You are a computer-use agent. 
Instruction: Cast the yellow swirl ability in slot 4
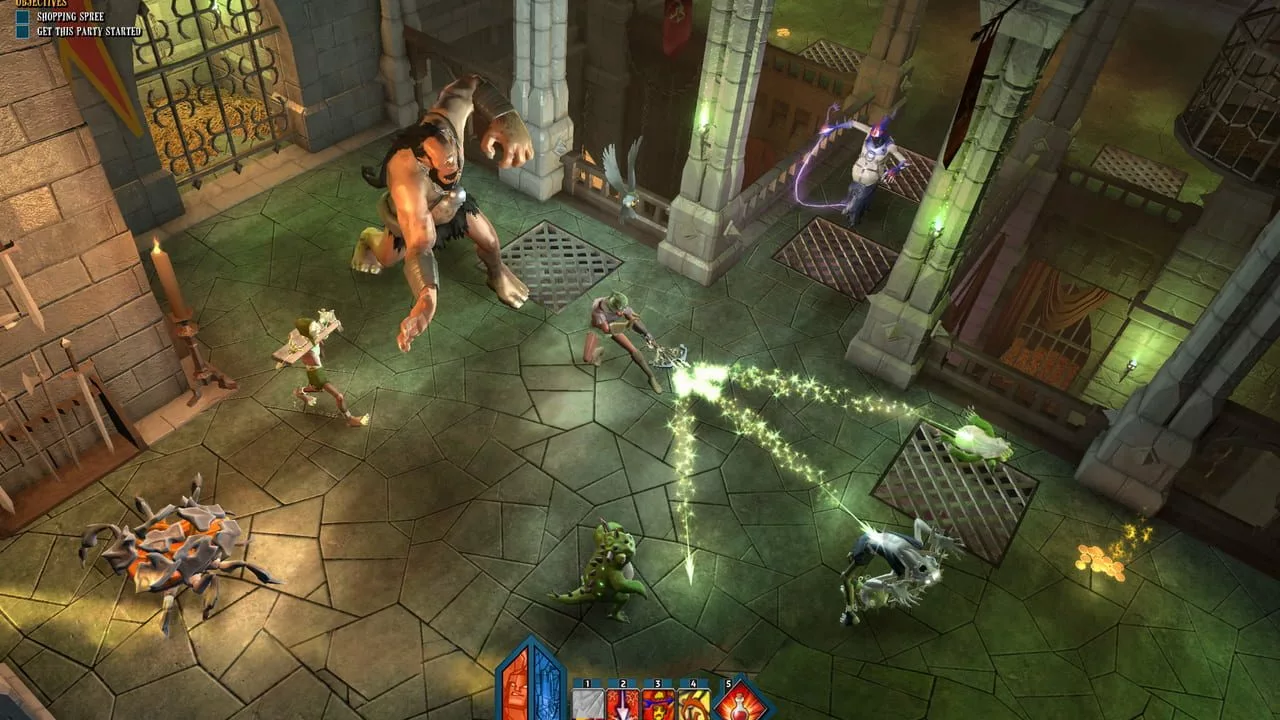coord(693,704)
